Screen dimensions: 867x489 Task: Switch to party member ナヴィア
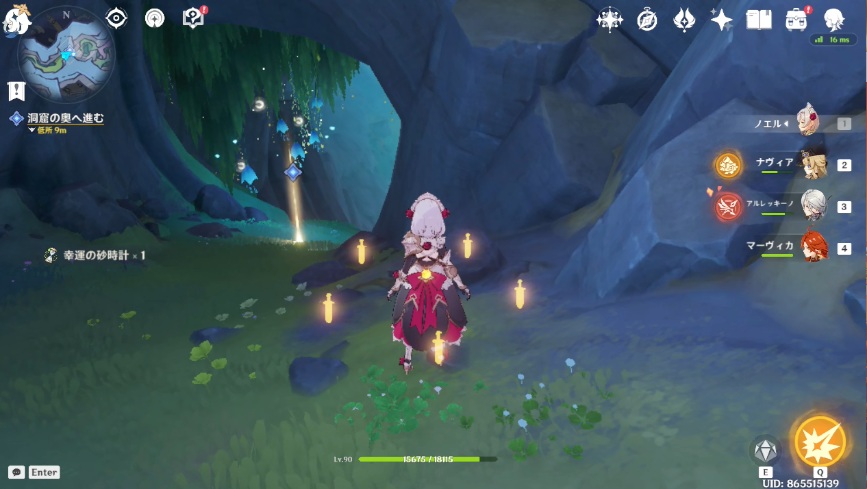(x=812, y=164)
